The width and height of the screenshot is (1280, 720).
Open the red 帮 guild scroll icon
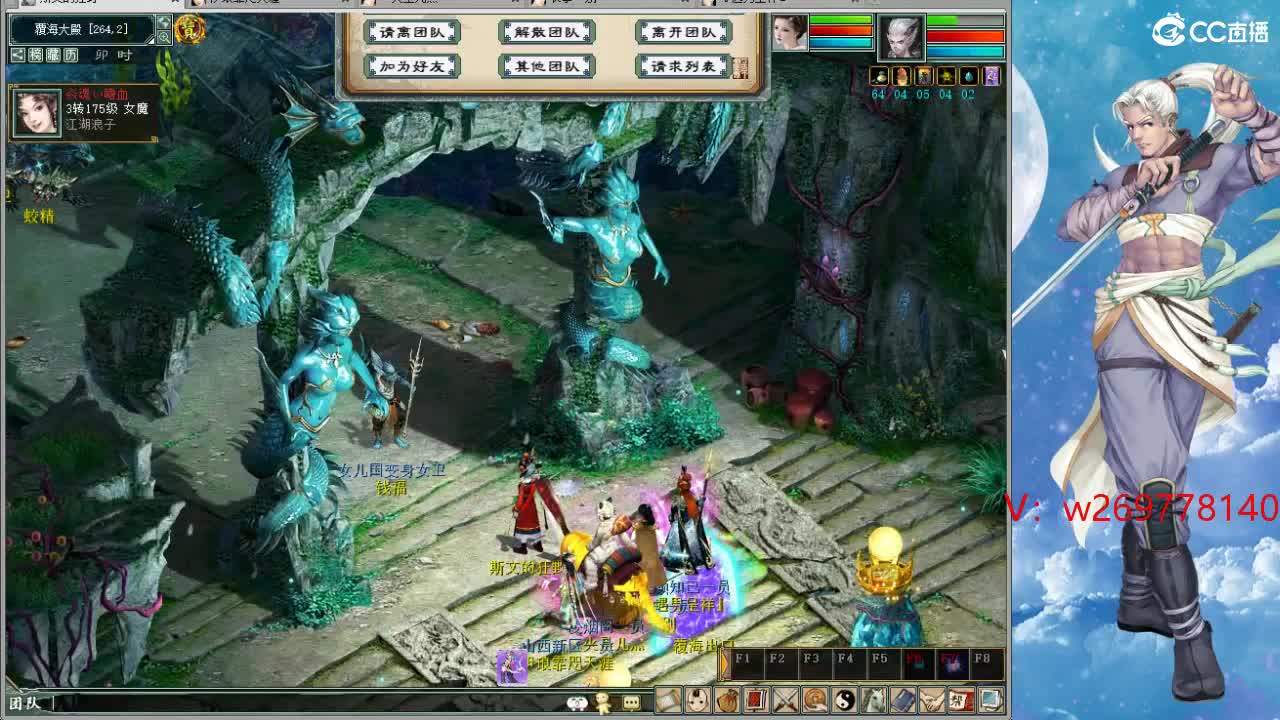point(962,700)
